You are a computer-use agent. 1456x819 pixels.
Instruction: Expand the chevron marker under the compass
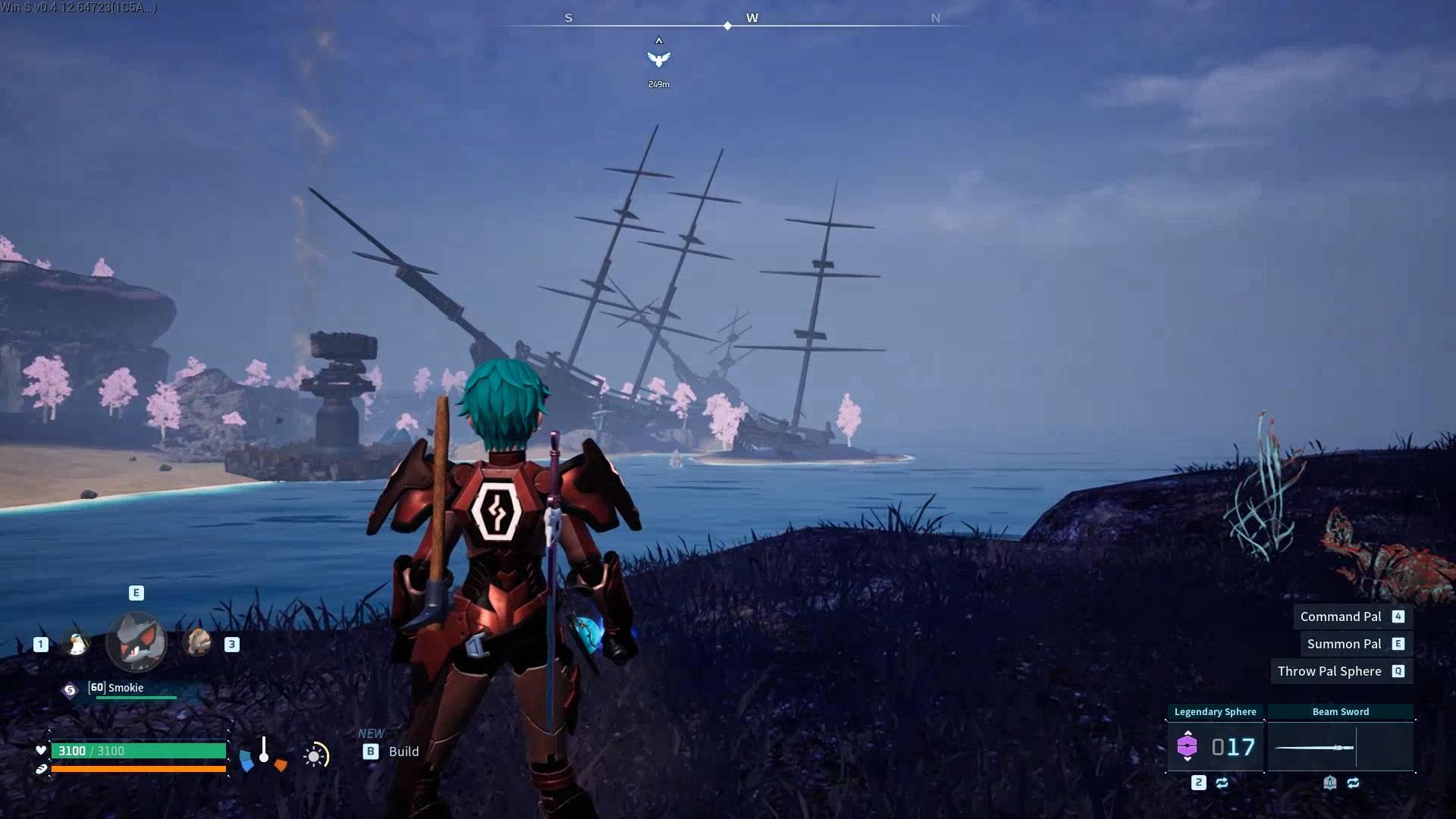659,40
